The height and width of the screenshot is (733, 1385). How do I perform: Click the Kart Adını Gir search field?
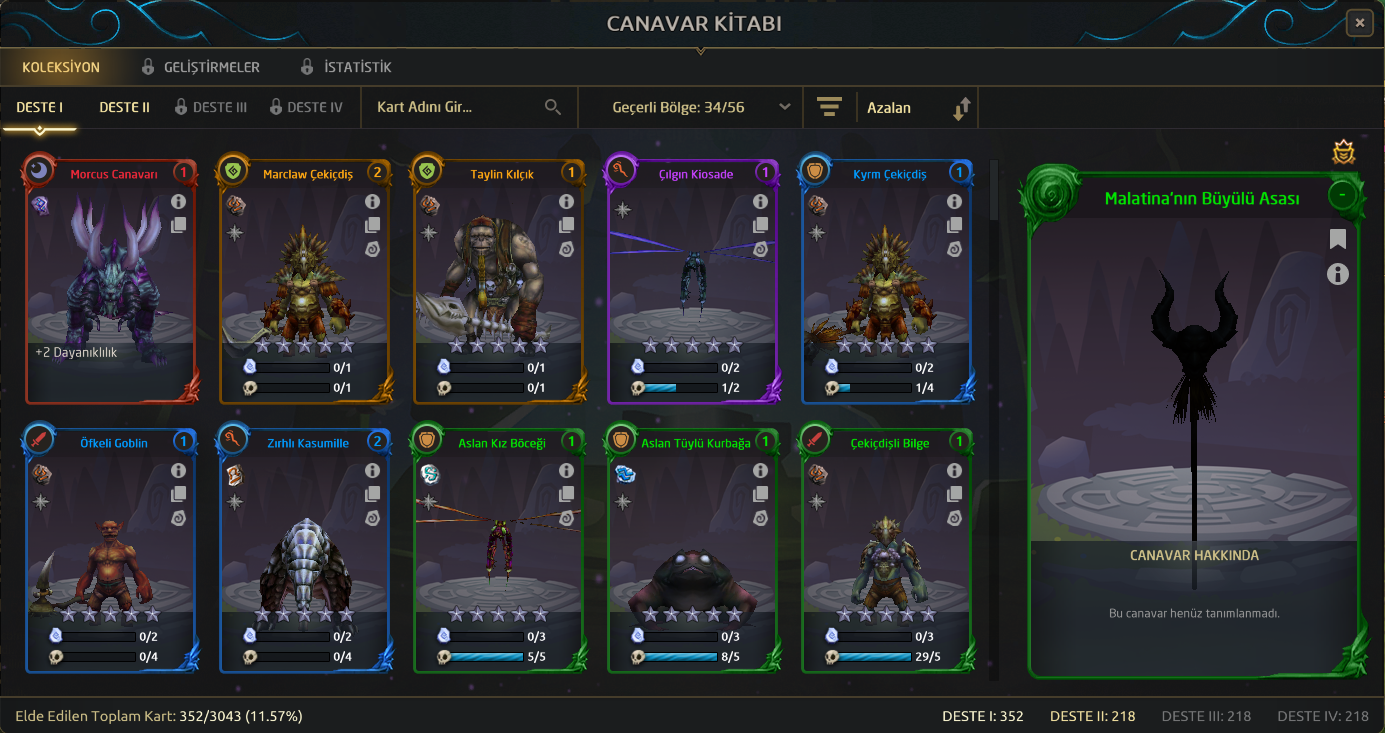[455, 107]
